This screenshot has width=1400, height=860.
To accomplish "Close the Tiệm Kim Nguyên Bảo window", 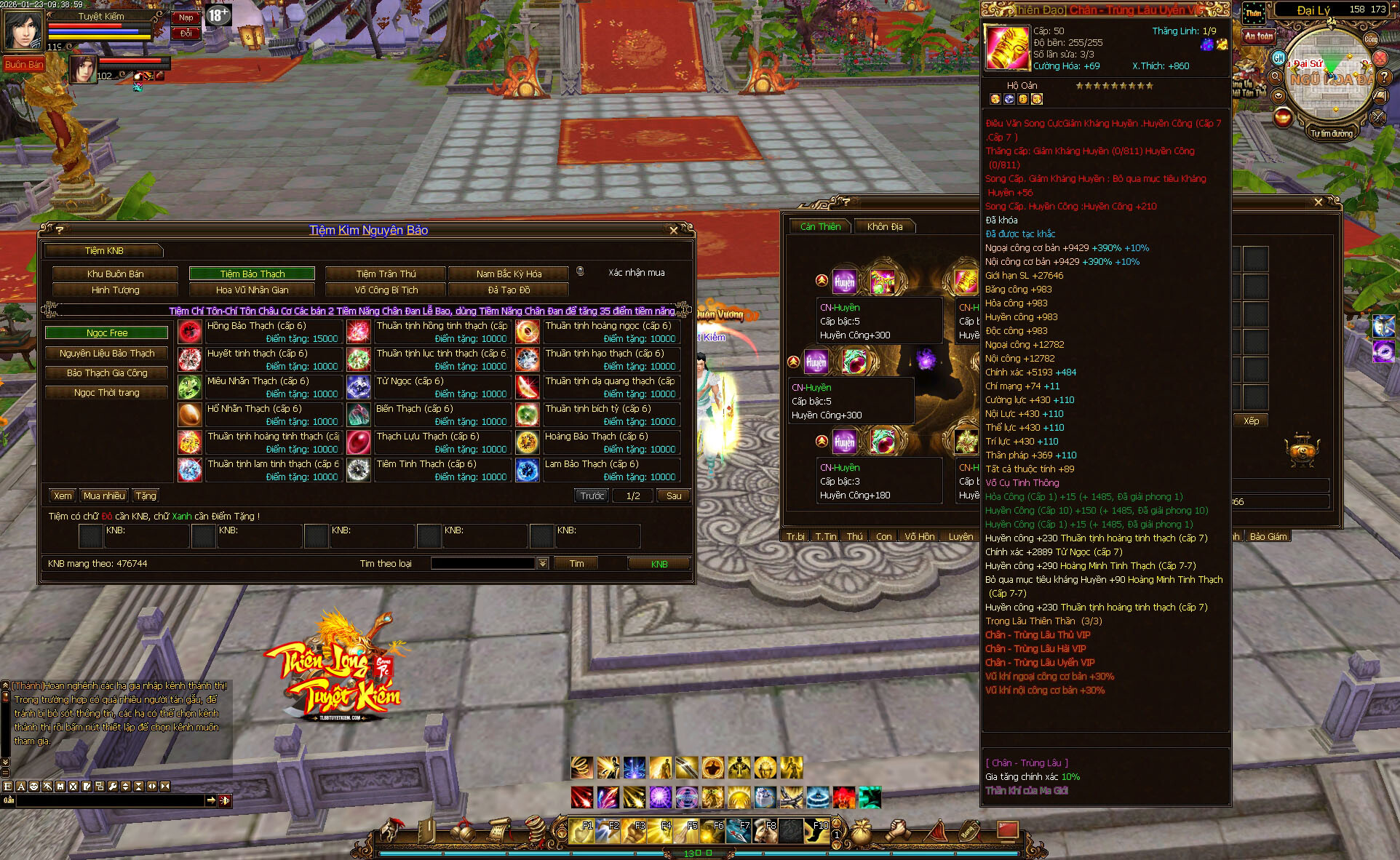I will pos(673,231).
